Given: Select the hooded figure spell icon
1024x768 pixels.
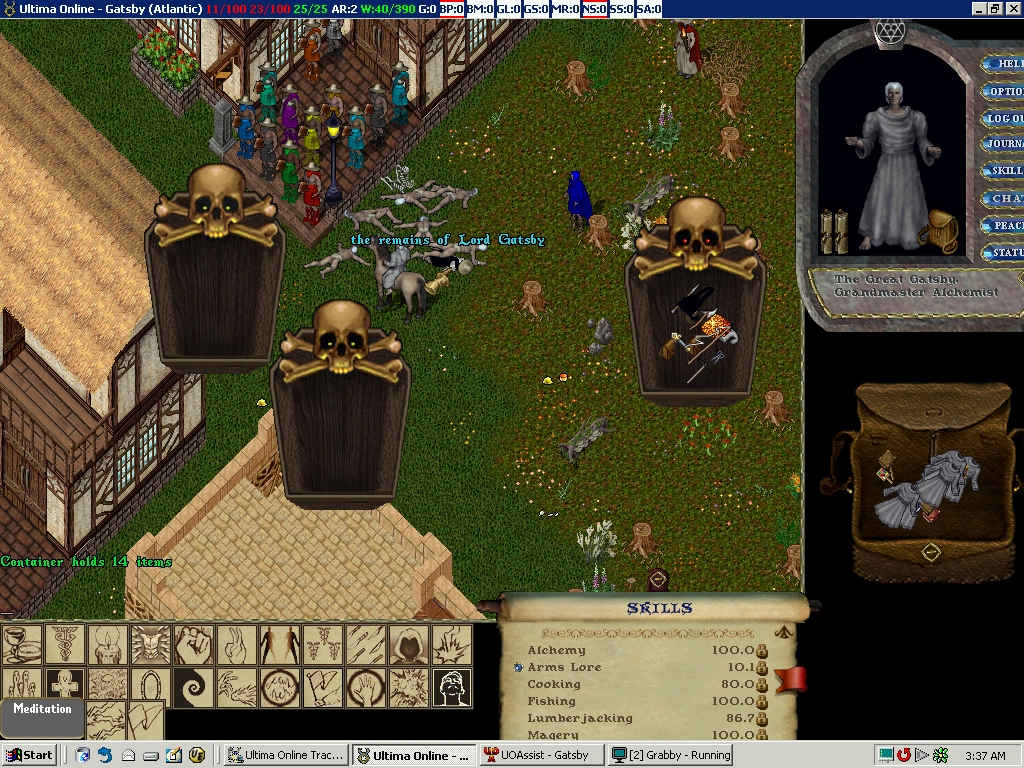Looking at the screenshot, I should coord(408,645).
